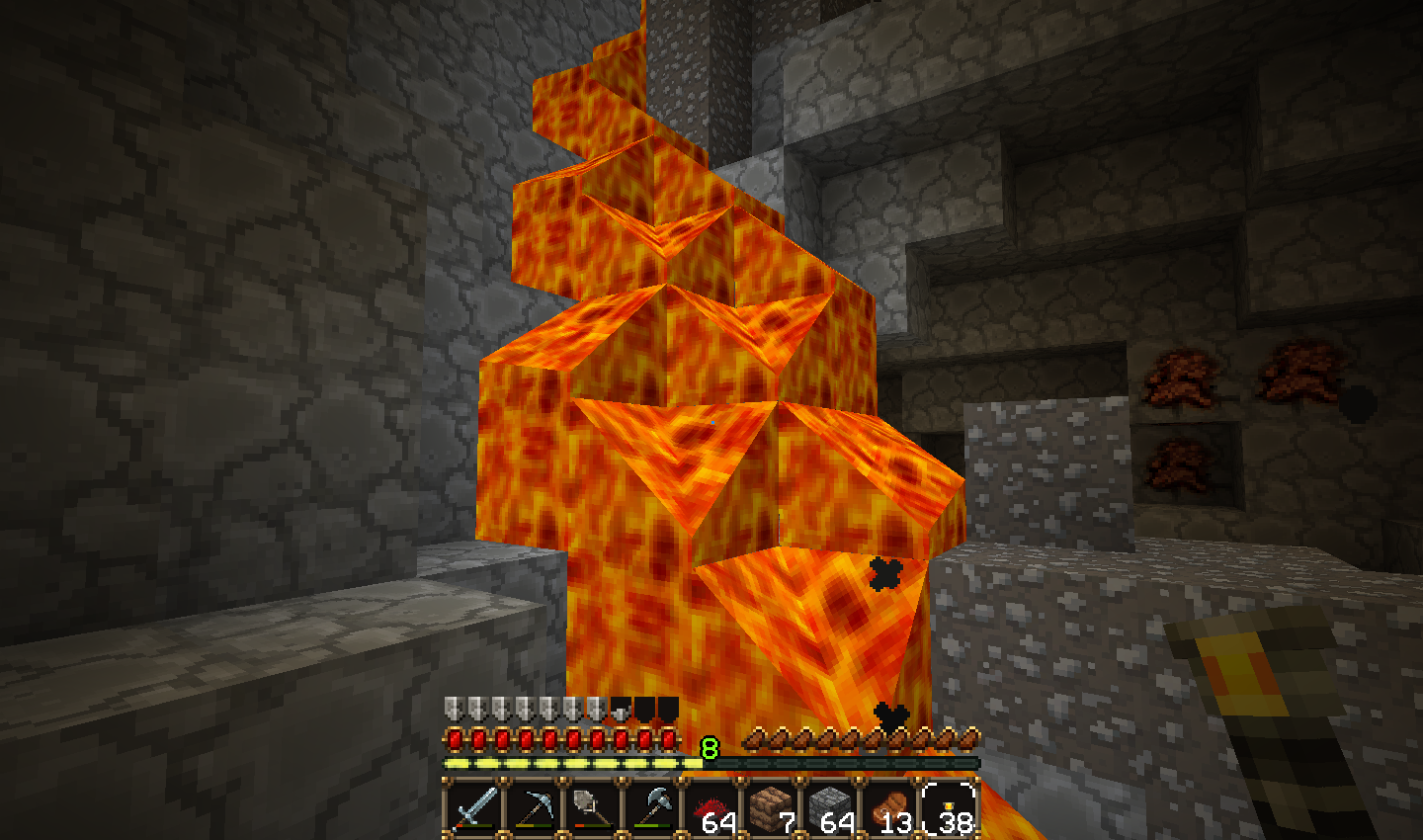Image resolution: width=1423 pixels, height=840 pixels.
Task: Select the redstone dust stack of 64
Action: tap(712, 808)
